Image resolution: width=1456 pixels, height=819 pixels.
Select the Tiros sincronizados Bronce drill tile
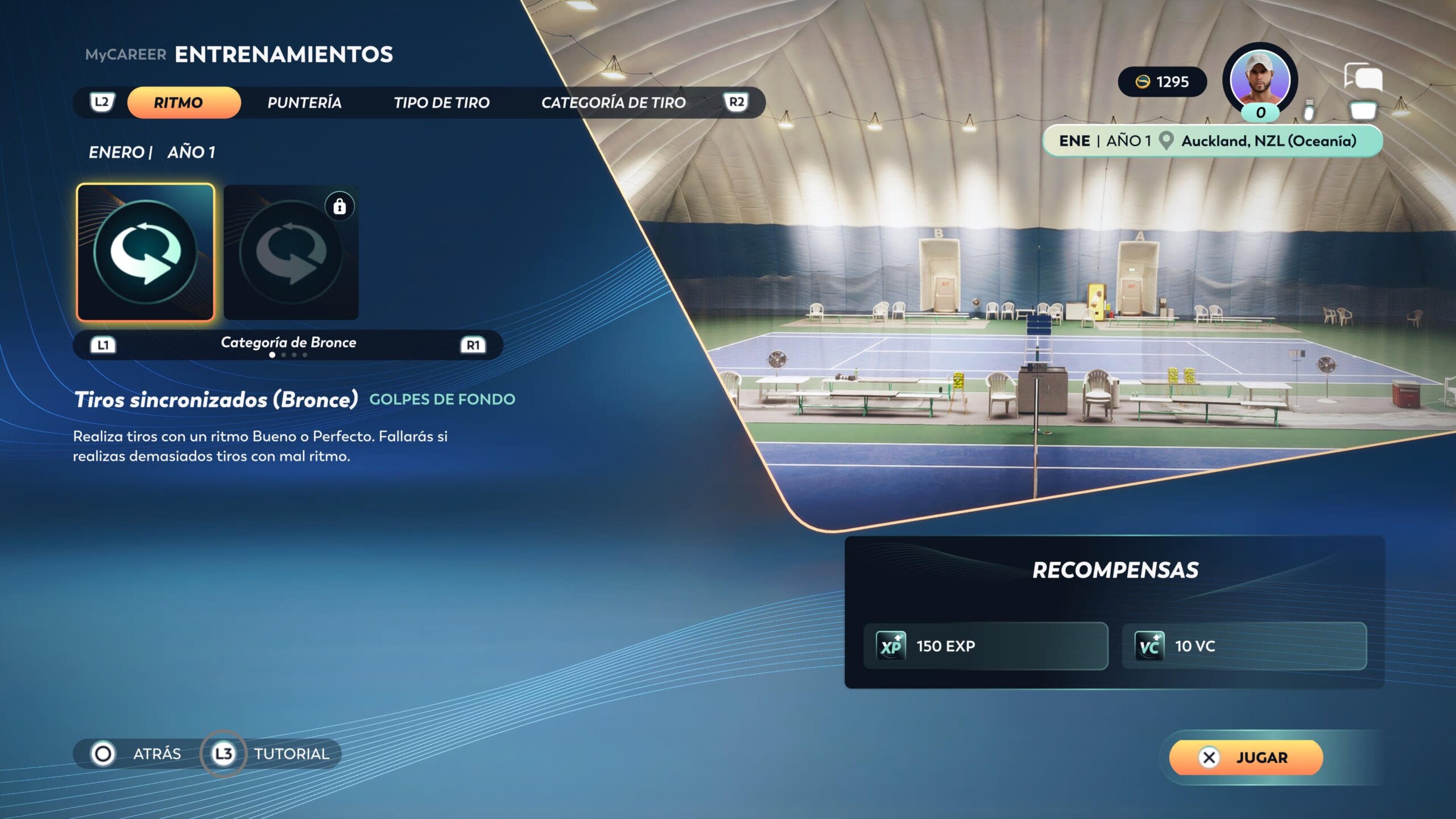point(146,252)
